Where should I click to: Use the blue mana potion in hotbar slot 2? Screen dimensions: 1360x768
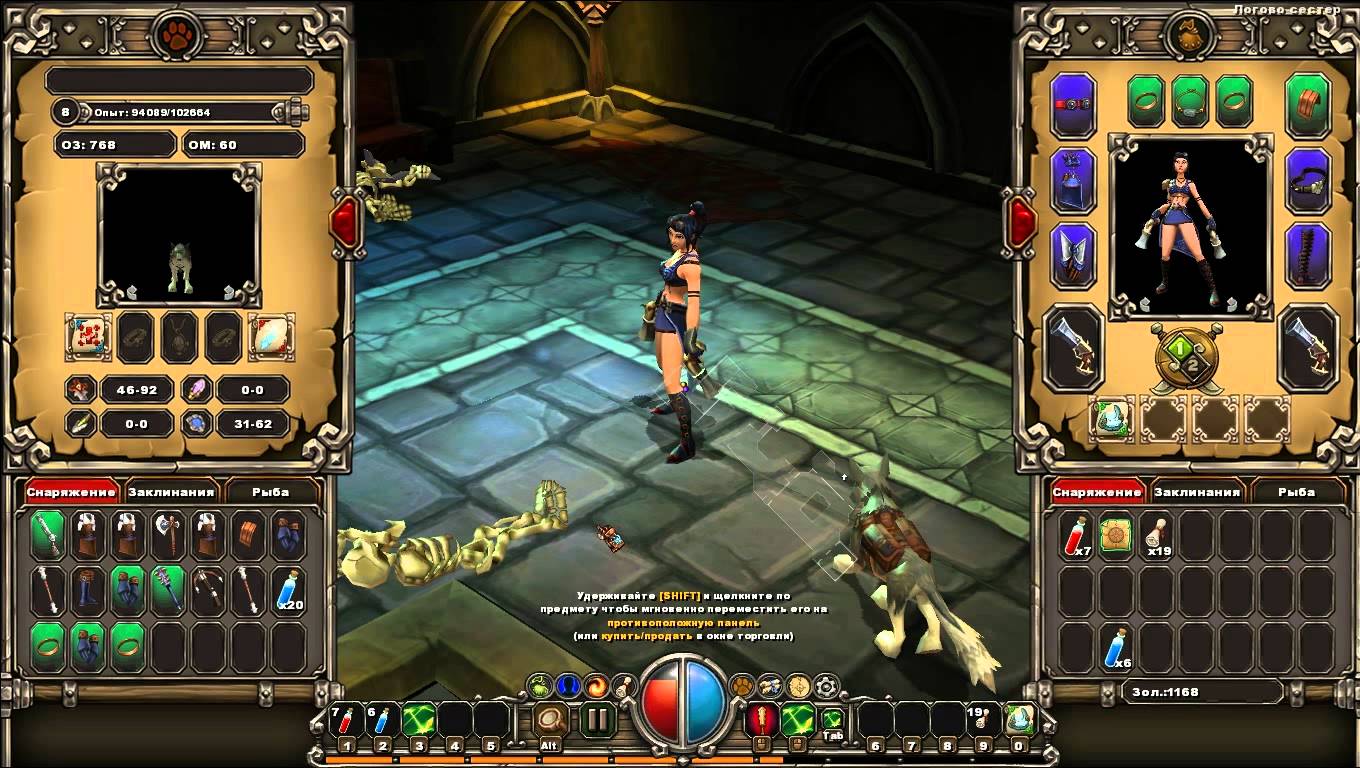[382, 720]
